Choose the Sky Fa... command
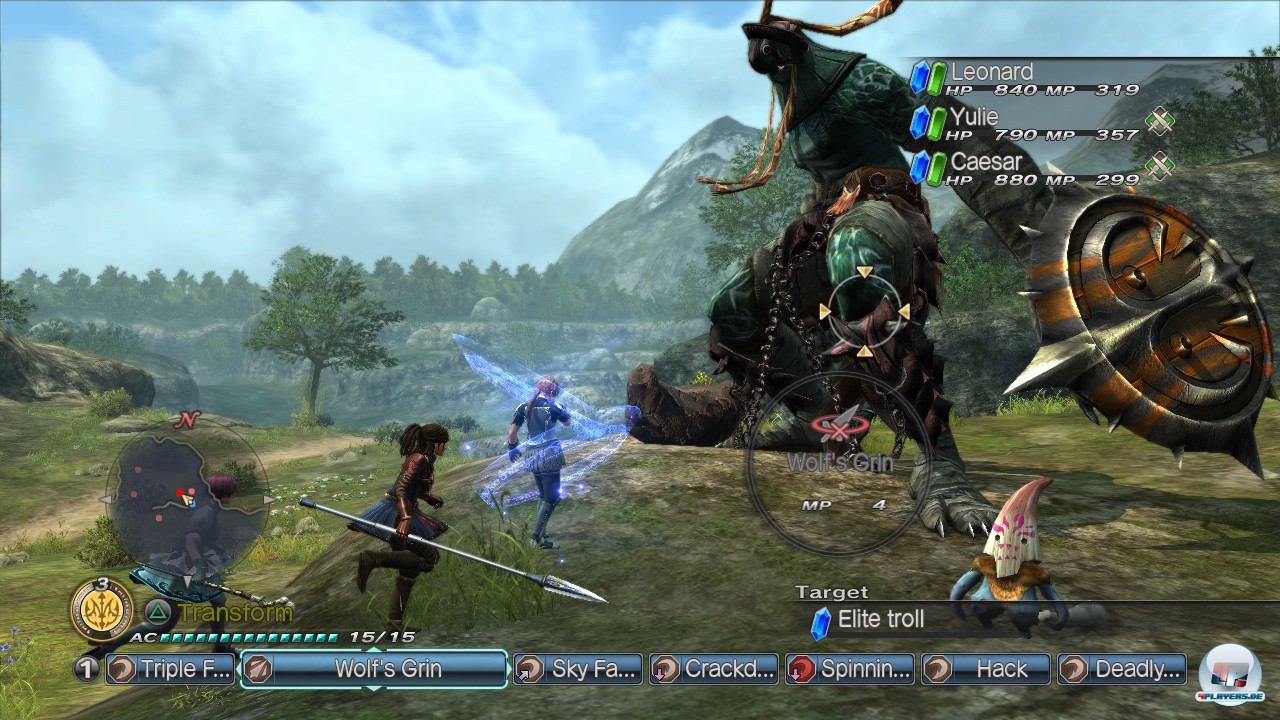Viewport: 1280px width, 720px height. coord(577,669)
